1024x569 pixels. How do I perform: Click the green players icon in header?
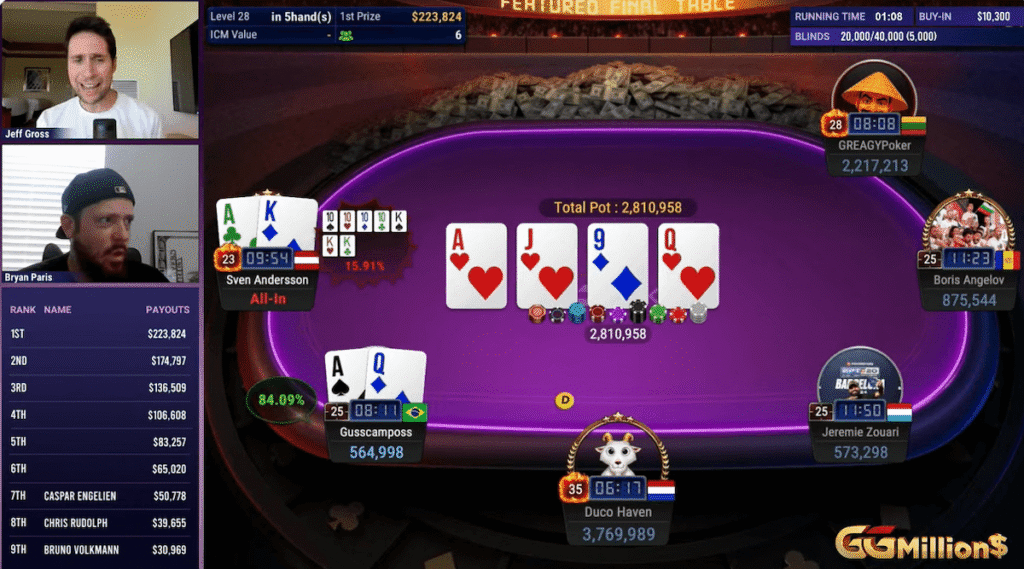[346, 35]
